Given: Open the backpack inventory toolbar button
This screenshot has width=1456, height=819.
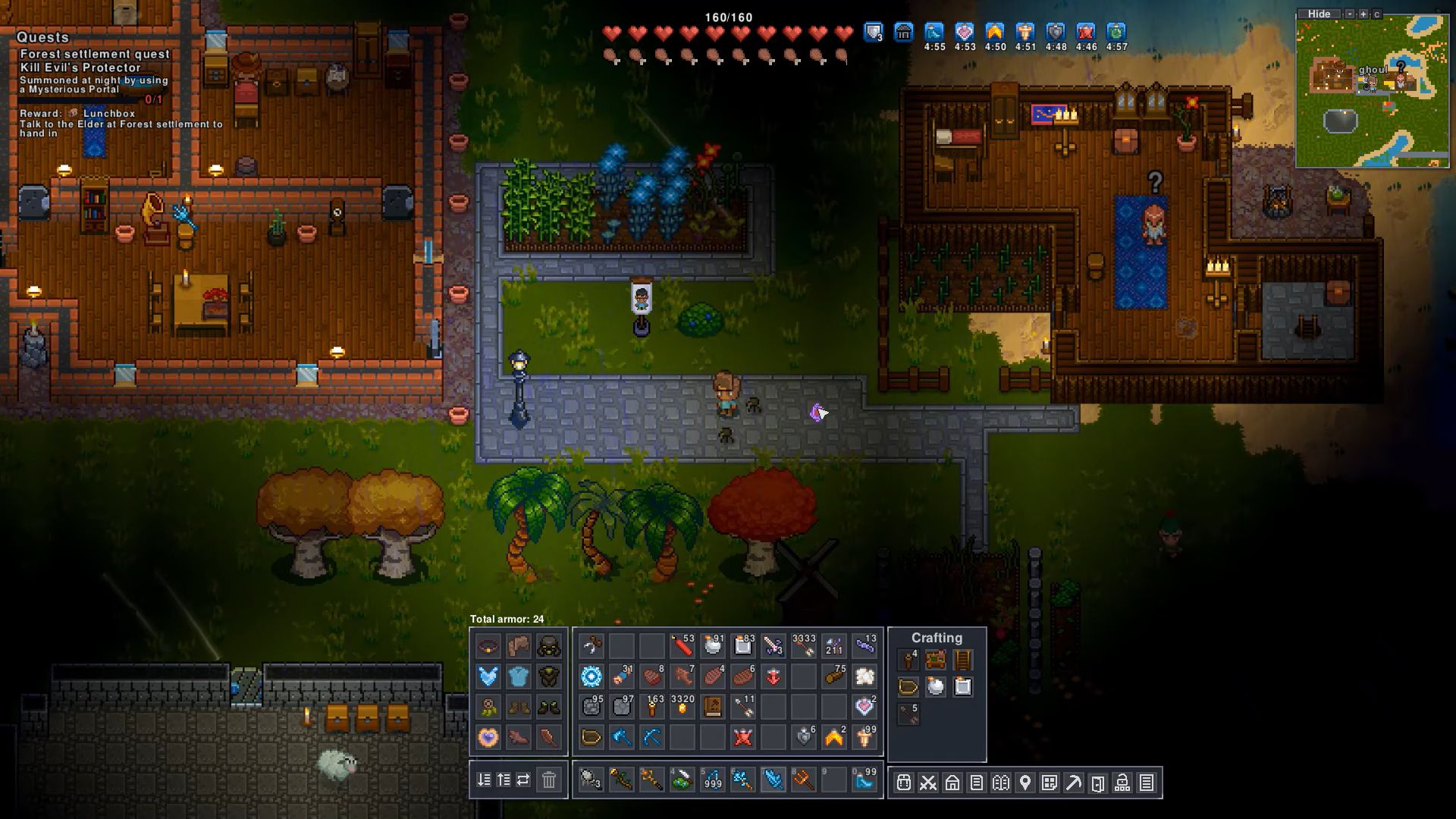Looking at the screenshot, I should (903, 783).
